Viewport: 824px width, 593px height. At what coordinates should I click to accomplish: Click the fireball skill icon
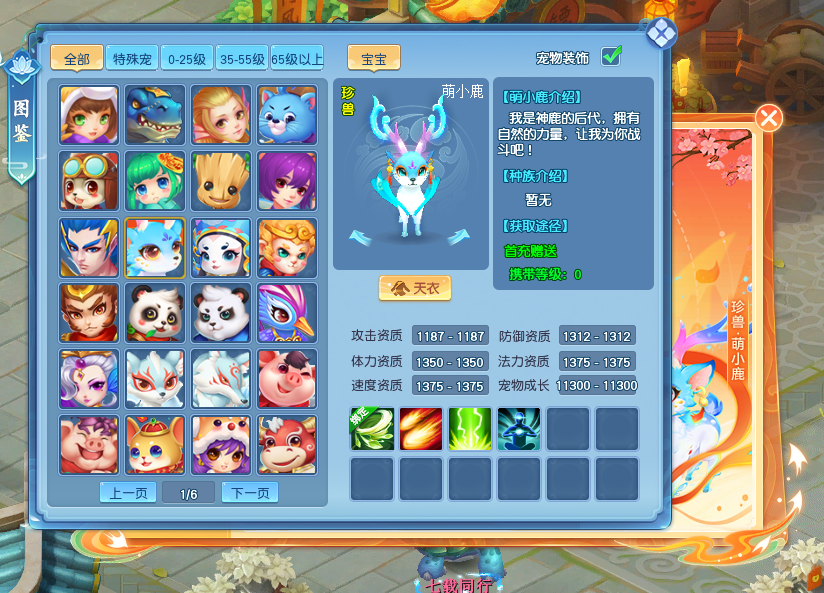[x=421, y=428]
